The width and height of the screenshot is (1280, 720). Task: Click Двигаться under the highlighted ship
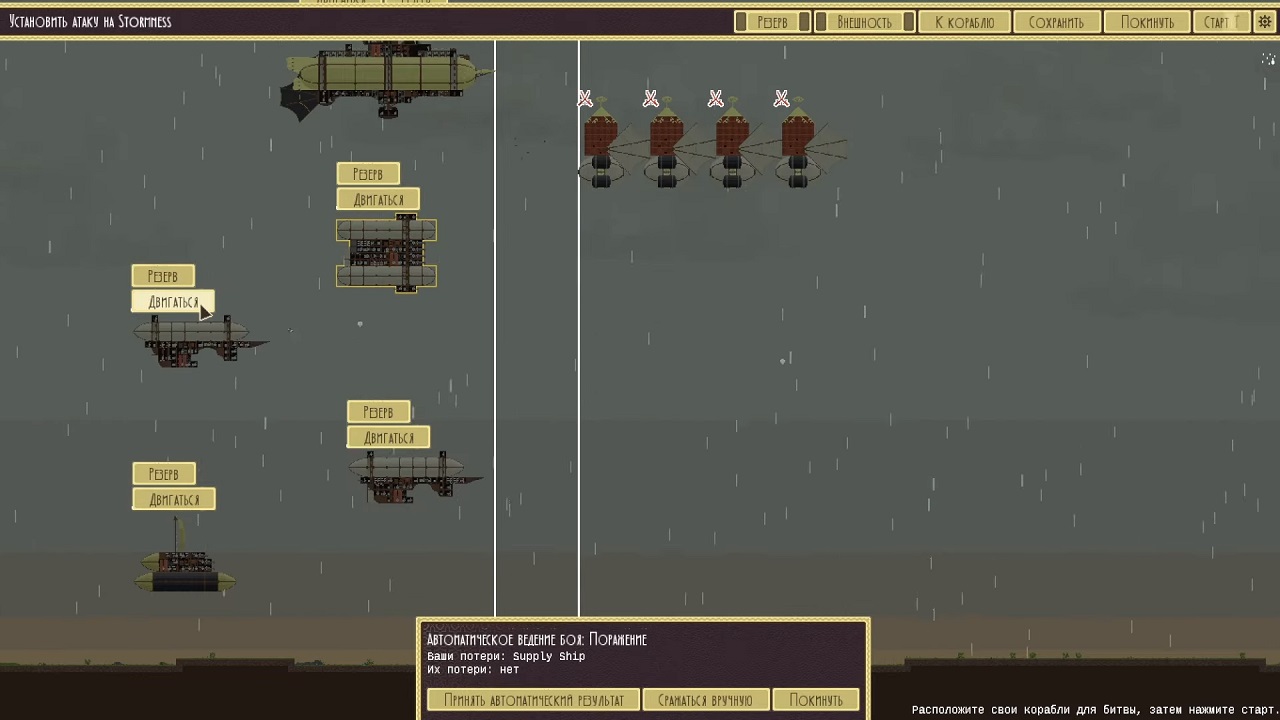coord(172,301)
